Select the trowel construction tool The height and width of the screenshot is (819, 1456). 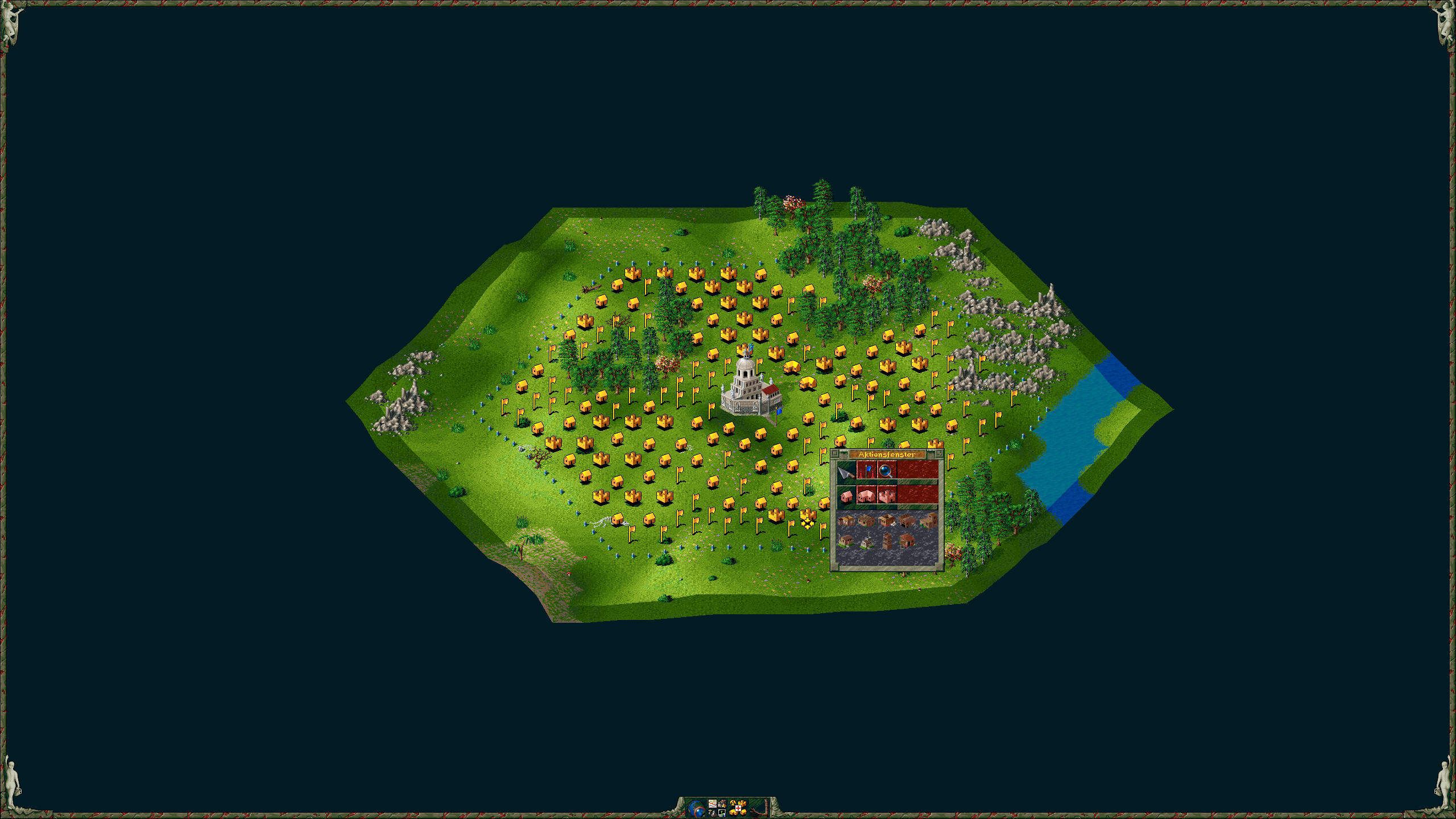[x=846, y=472]
